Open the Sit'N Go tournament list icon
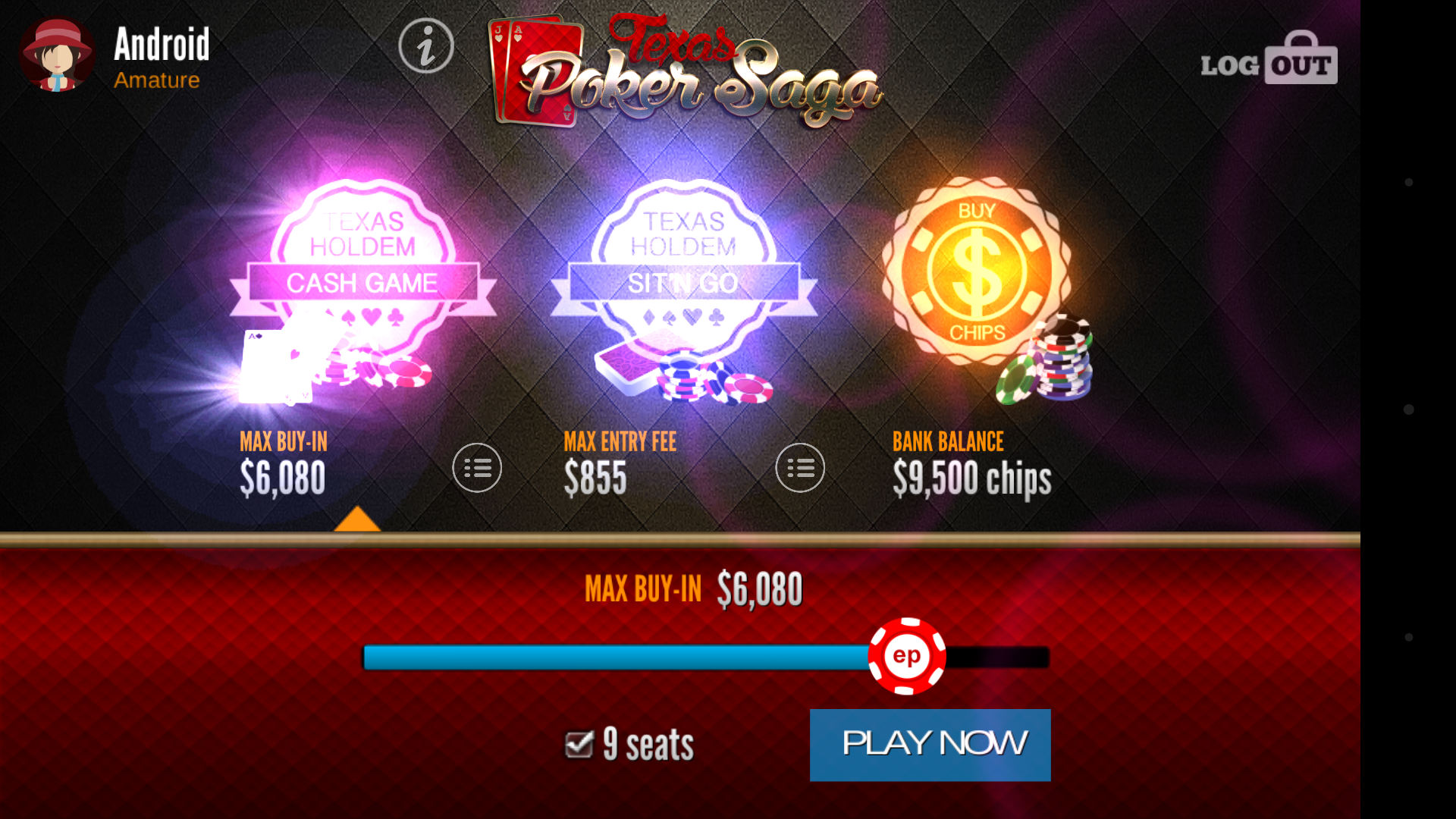This screenshot has width=1456, height=819. (800, 468)
